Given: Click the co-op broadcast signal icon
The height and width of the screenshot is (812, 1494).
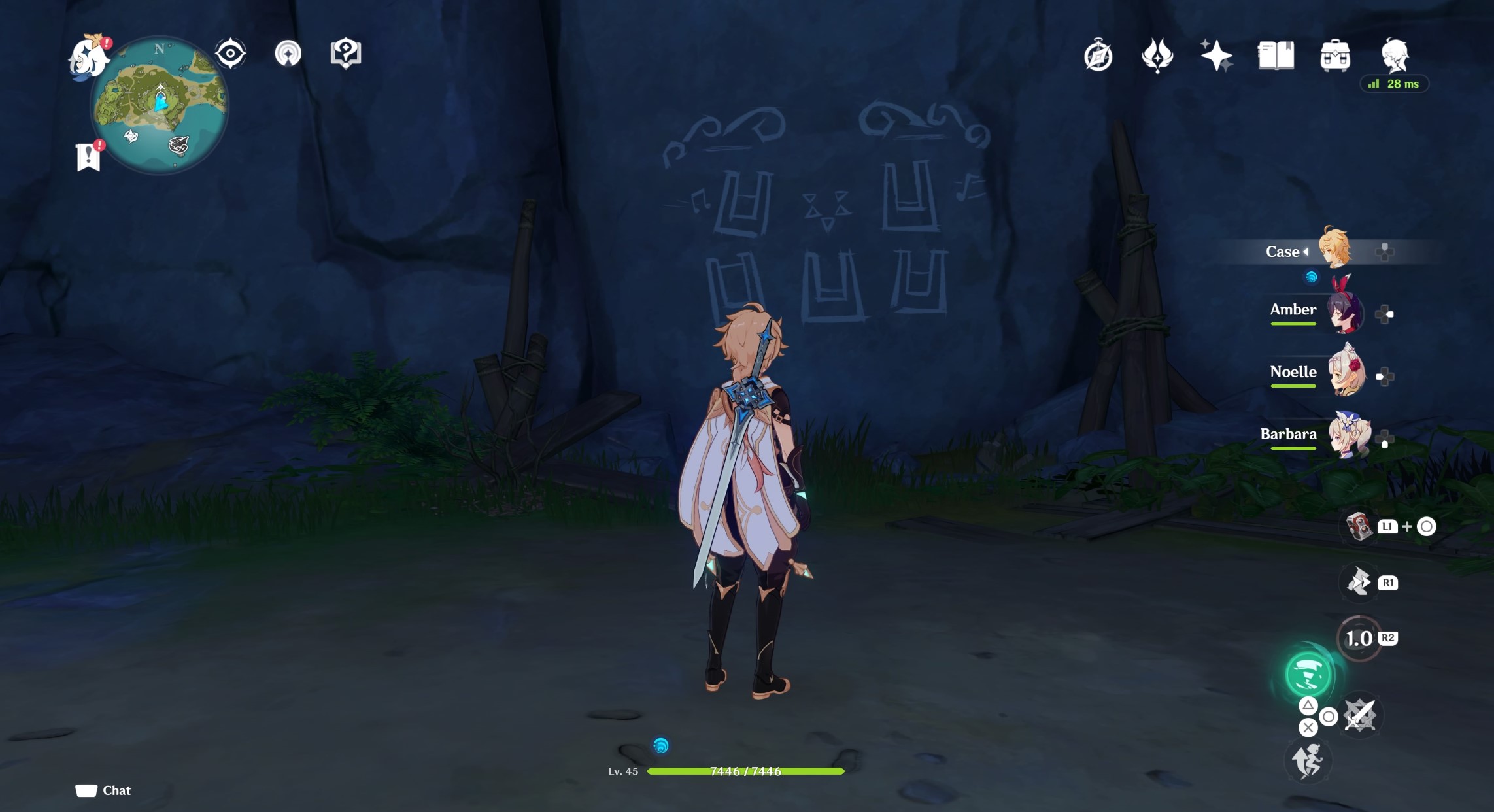Looking at the screenshot, I should click(290, 54).
